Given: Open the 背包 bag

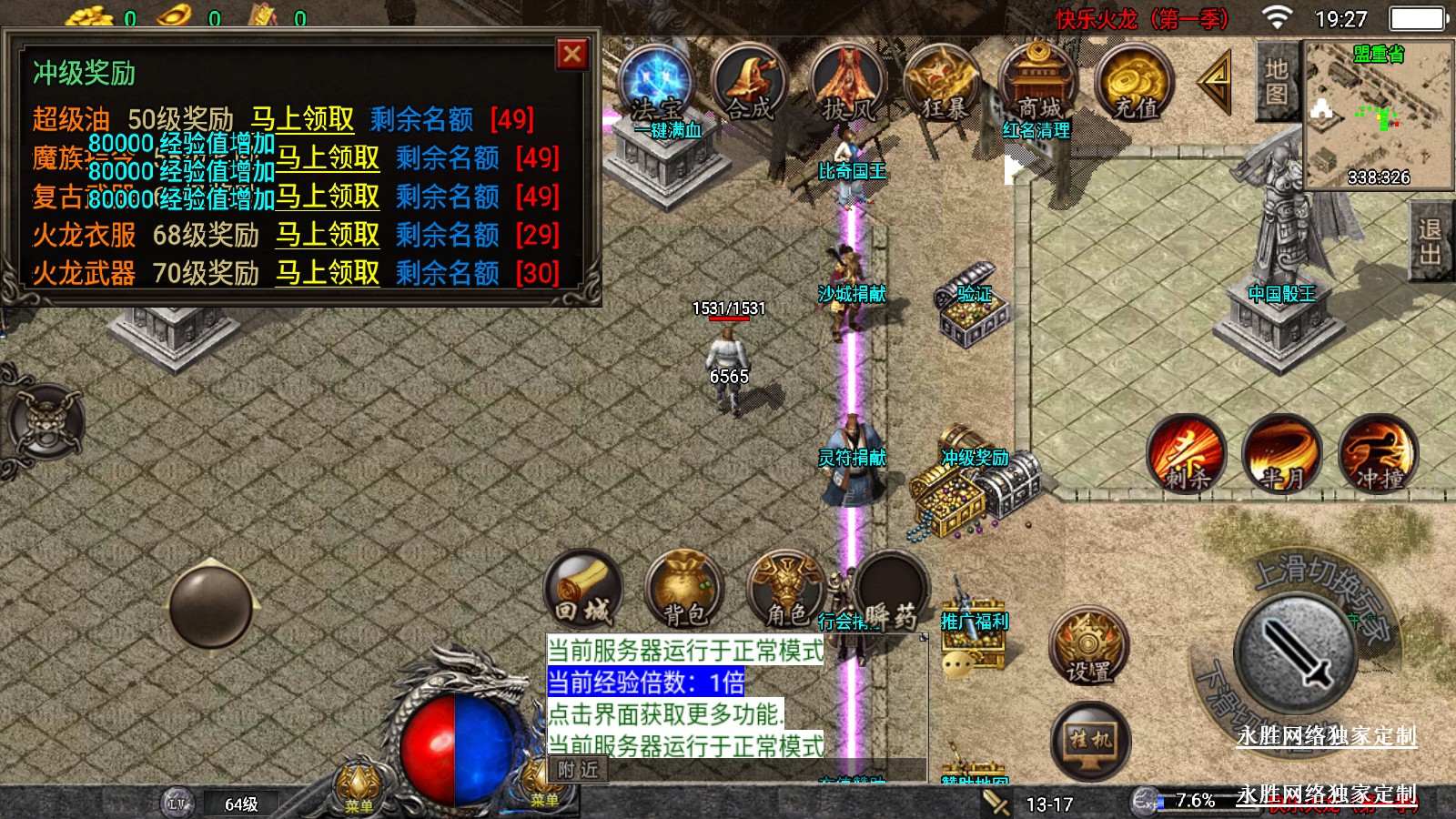Looking at the screenshot, I should [x=684, y=590].
